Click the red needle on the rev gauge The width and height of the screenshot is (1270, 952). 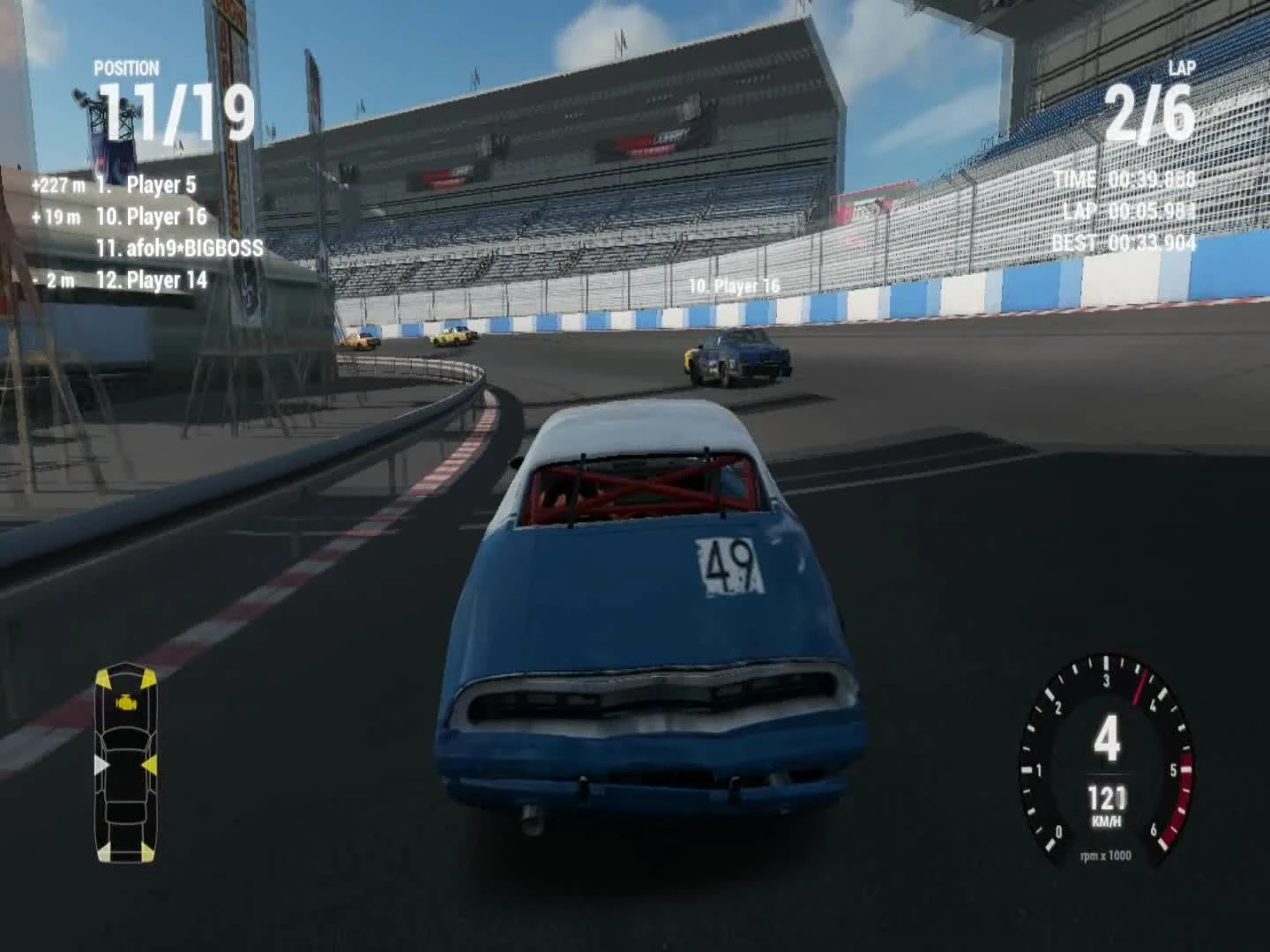pyautogui.click(x=1138, y=686)
